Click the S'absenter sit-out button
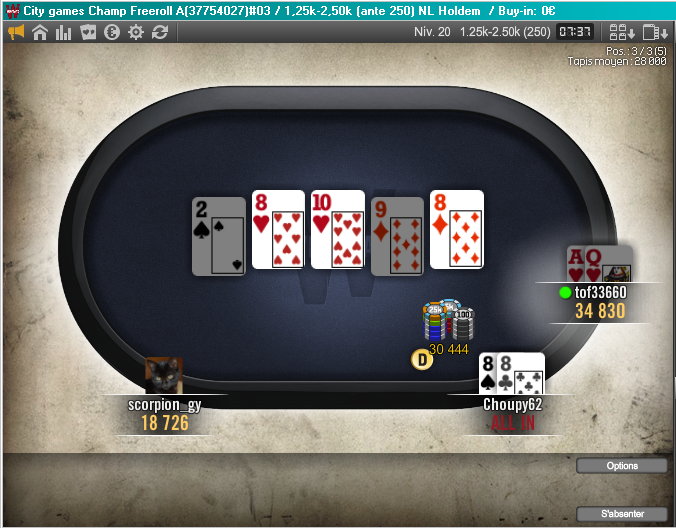 coord(622,514)
